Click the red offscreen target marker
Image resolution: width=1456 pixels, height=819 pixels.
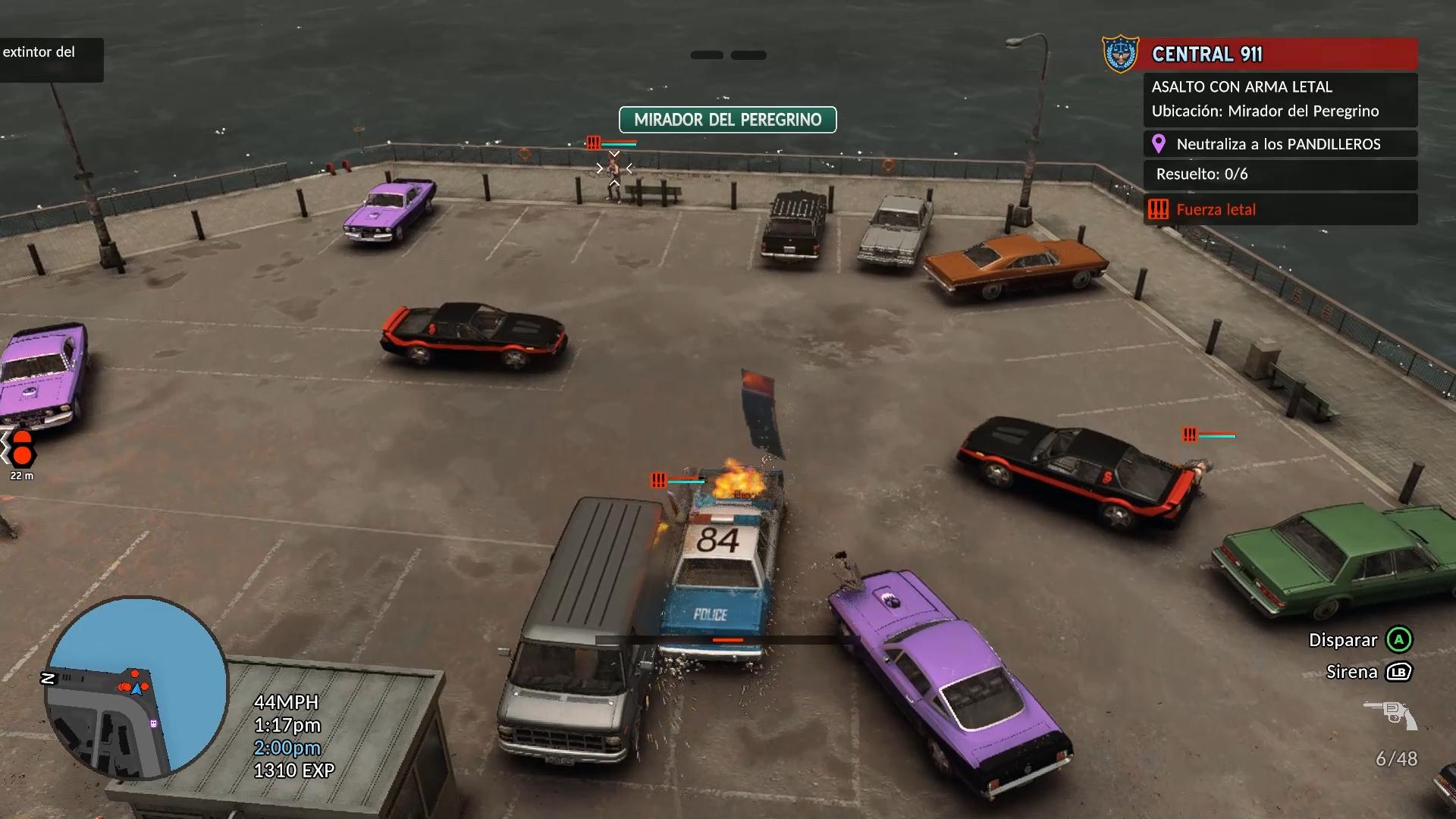[x=21, y=447]
